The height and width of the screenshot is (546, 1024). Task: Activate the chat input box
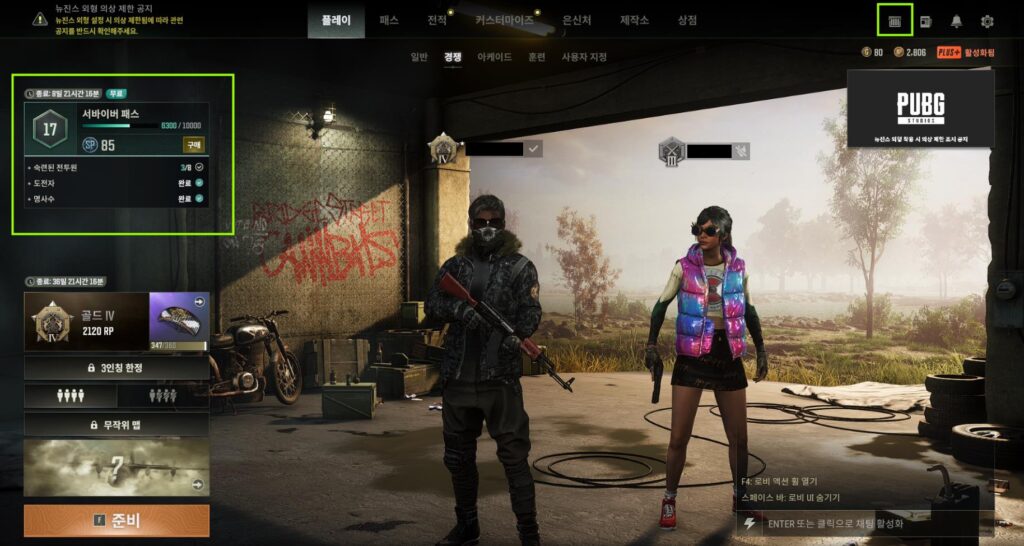868,523
